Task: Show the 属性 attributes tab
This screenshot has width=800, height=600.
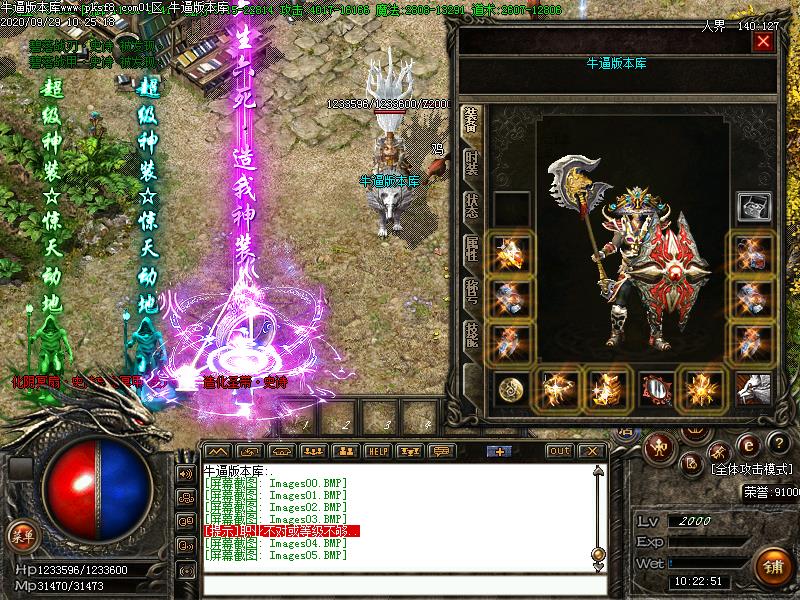Action: click(x=472, y=250)
